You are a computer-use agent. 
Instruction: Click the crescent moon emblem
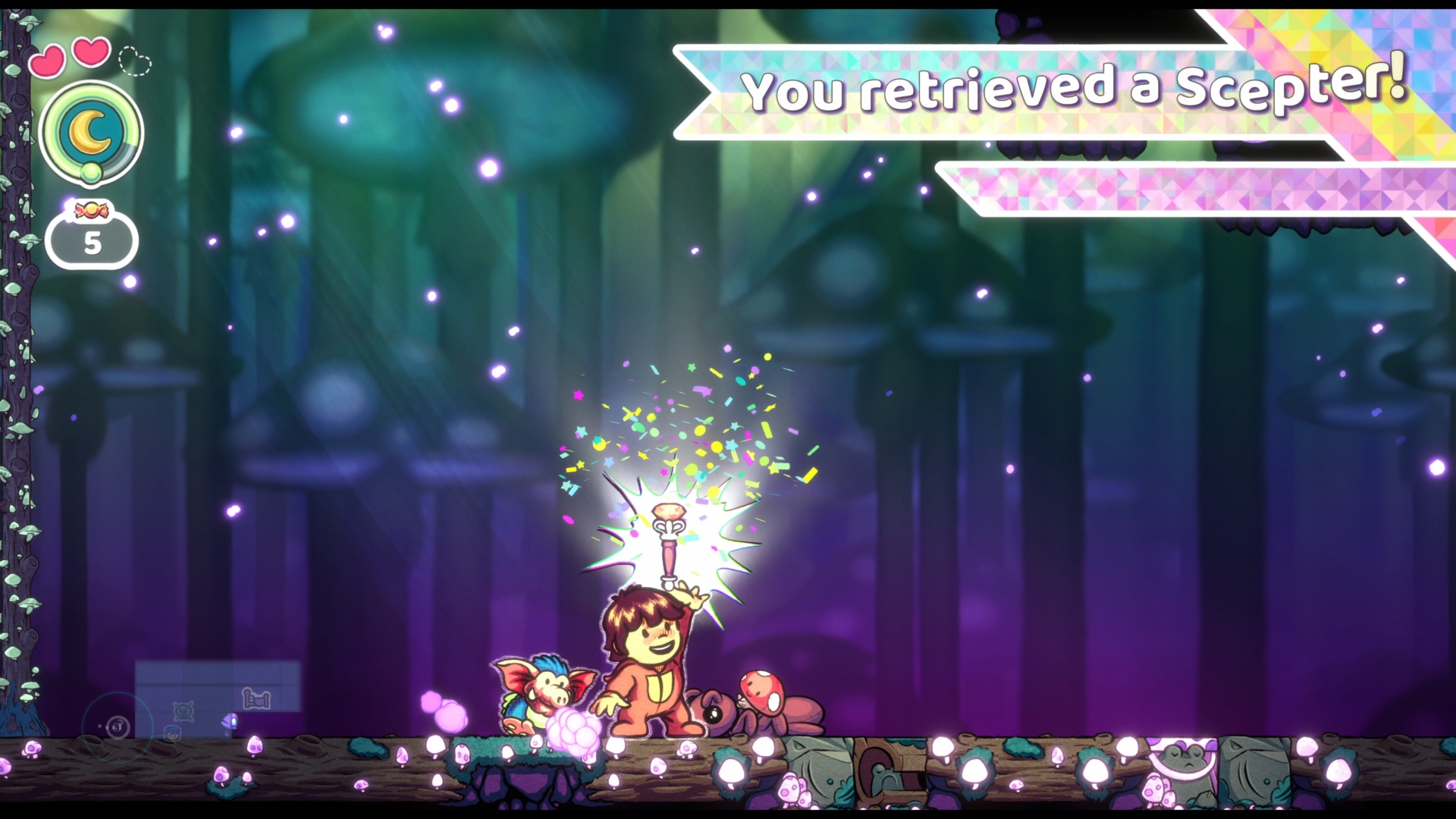(x=91, y=132)
